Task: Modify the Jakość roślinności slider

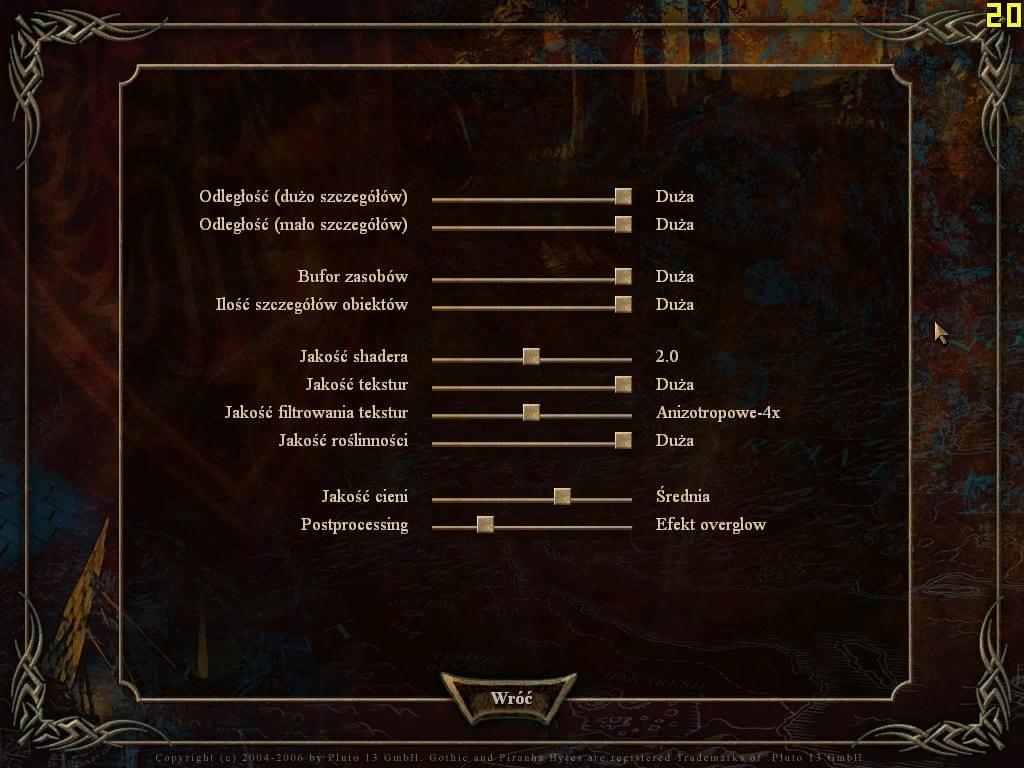Action: 623,441
